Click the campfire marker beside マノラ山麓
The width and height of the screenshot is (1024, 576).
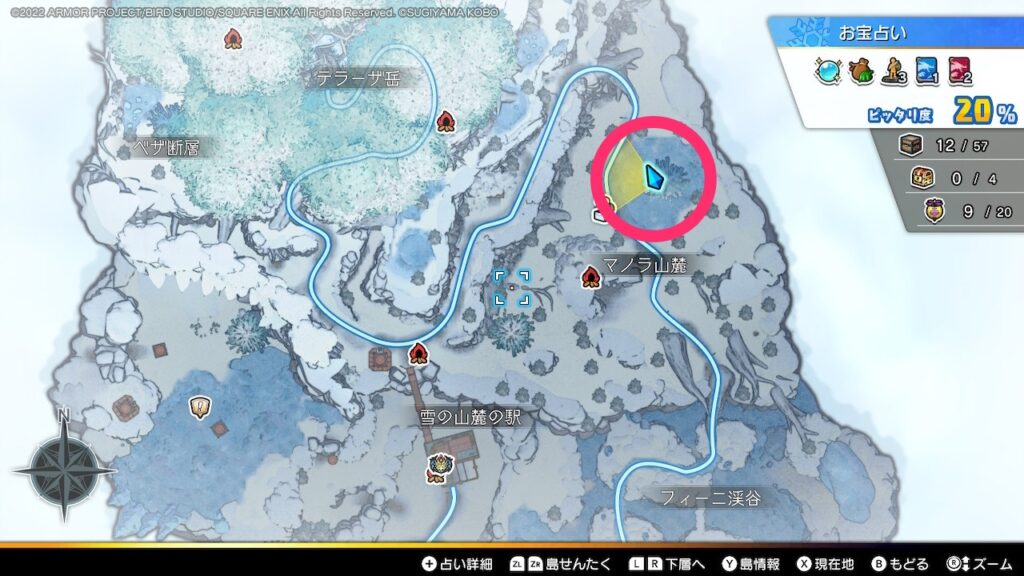(x=591, y=275)
